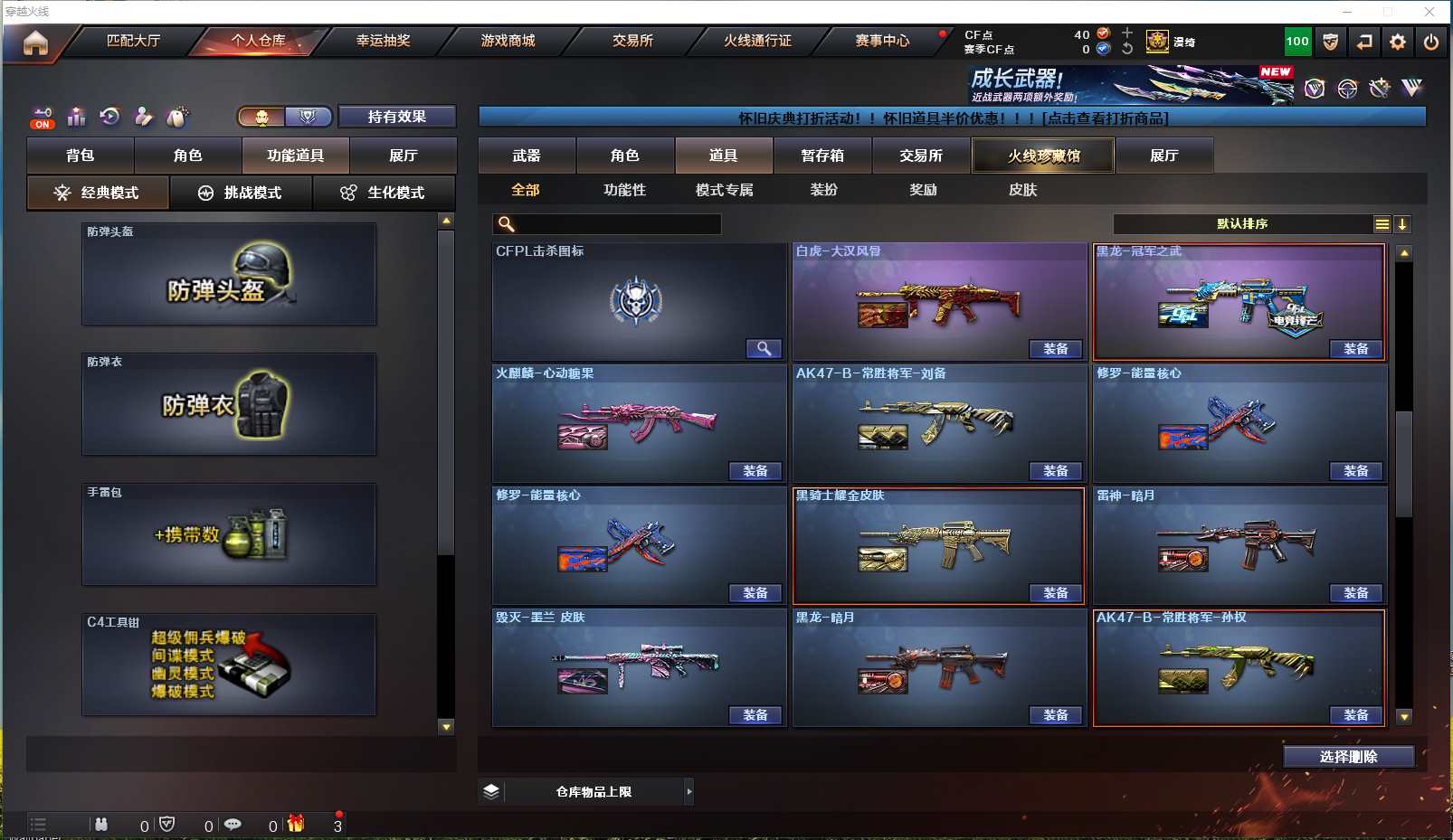Open the 默认排序 sort dropdown
1453x840 pixels.
point(1242,224)
